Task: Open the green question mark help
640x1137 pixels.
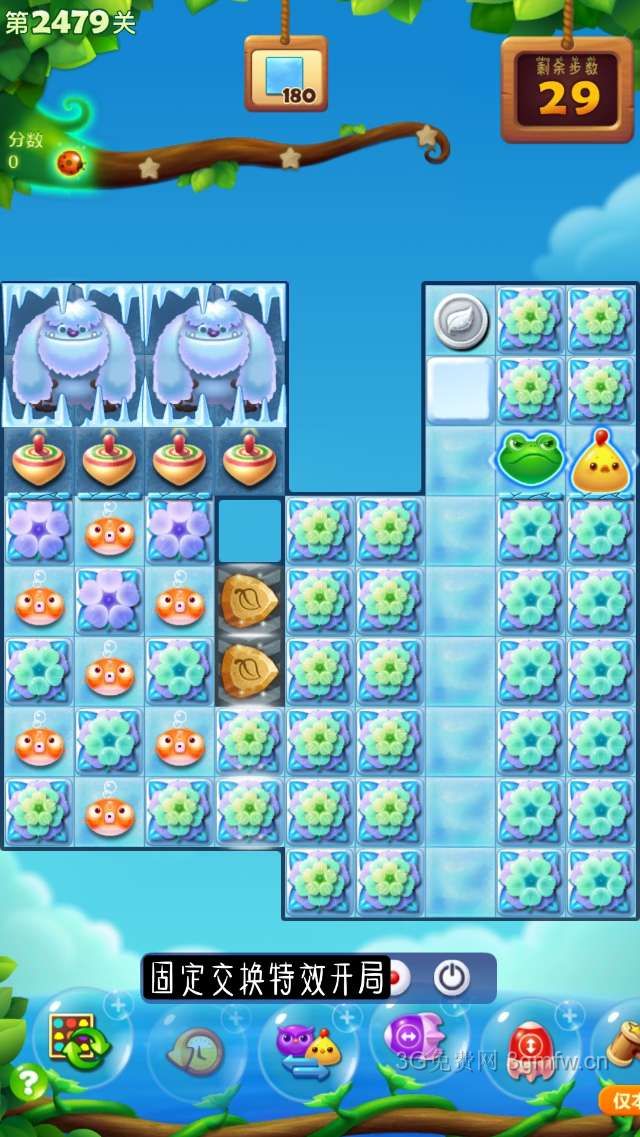Action: (x=27, y=1082)
